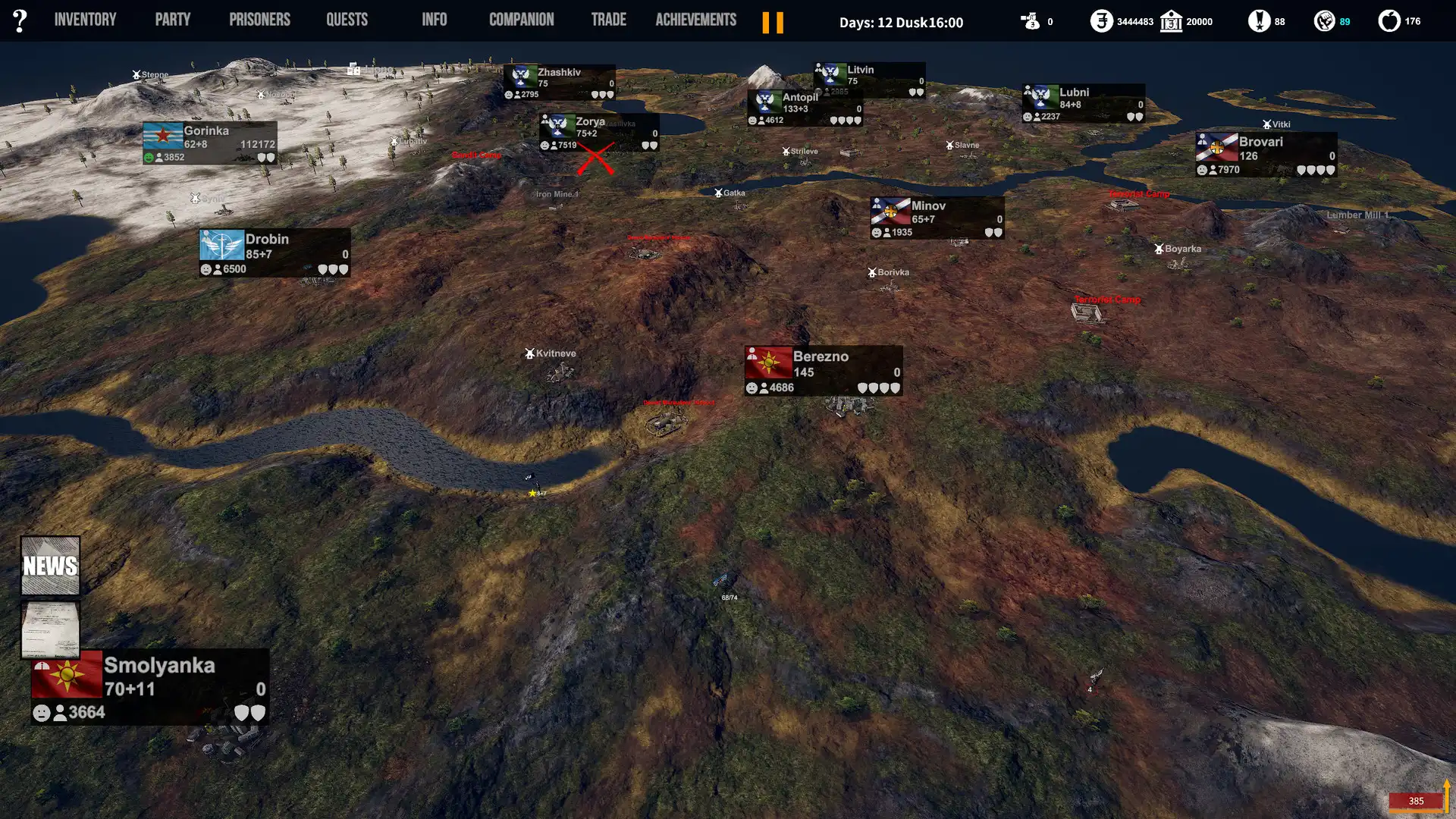Click the influence fist icon showing 89
Viewport: 1456px width, 819px height.
pos(1326,21)
